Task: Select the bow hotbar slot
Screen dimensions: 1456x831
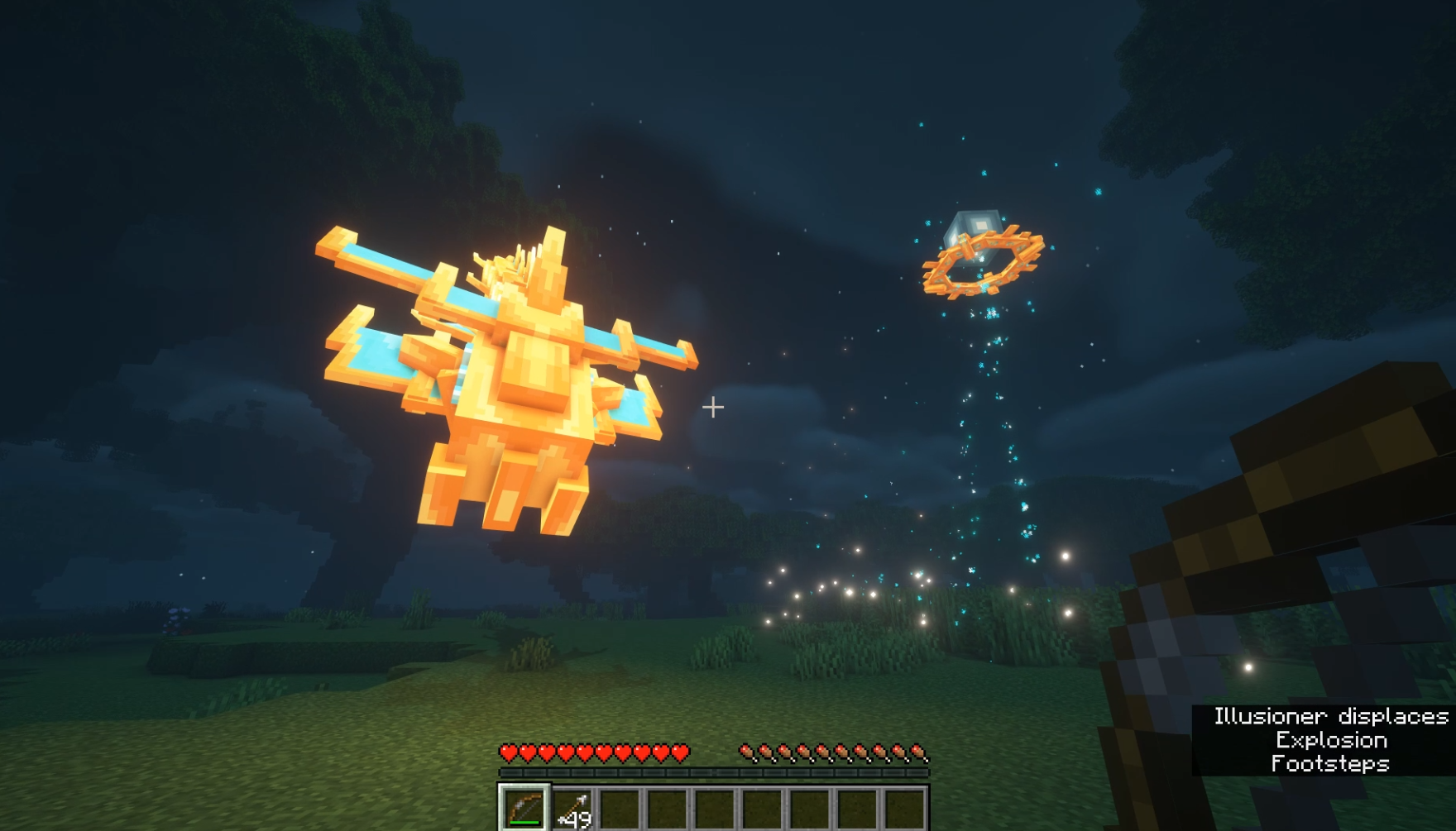Action: coord(524,808)
